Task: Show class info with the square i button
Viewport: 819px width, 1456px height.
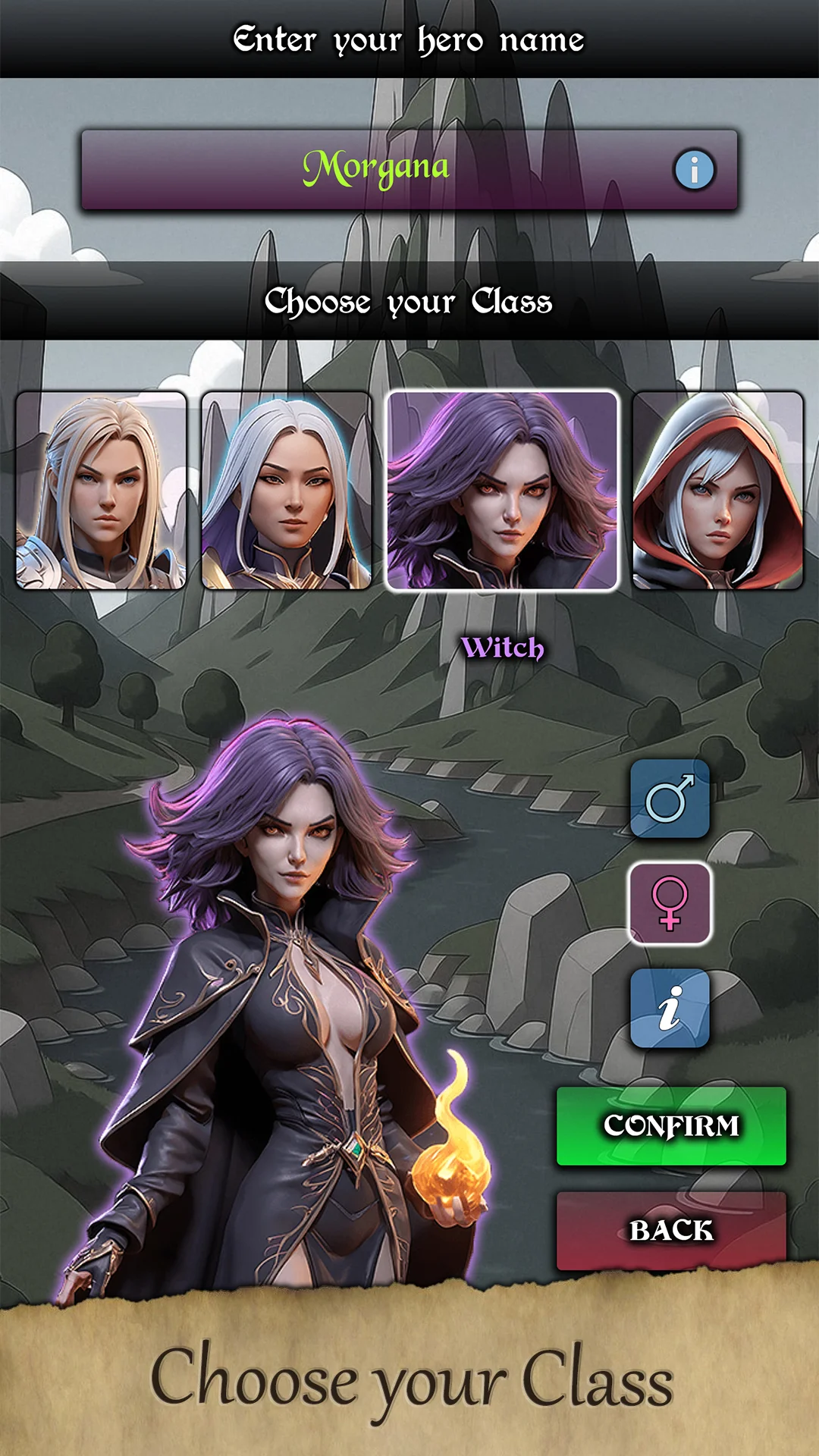Action: pyautogui.click(x=670, y=1009)
